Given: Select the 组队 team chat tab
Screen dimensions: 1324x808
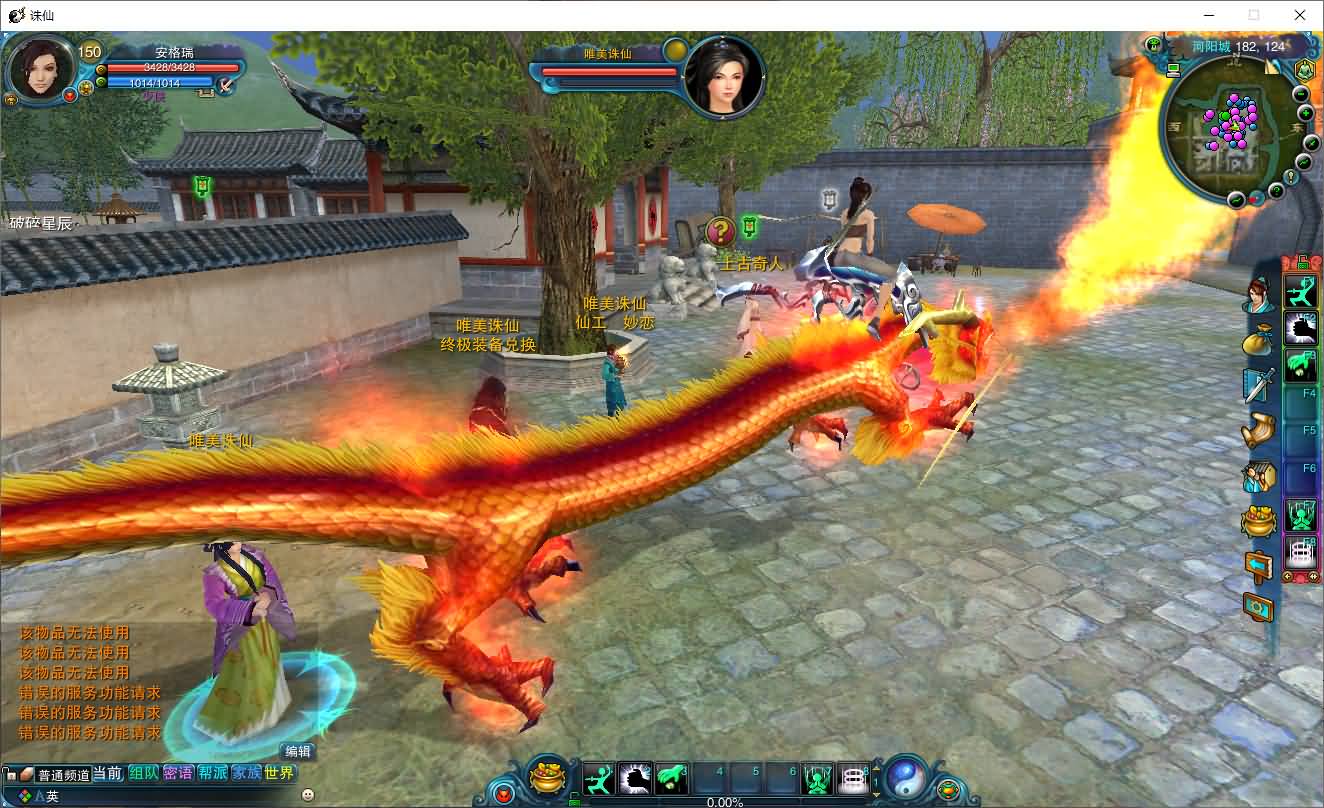Looking at the screenshot, I should [x=143, y=773].
